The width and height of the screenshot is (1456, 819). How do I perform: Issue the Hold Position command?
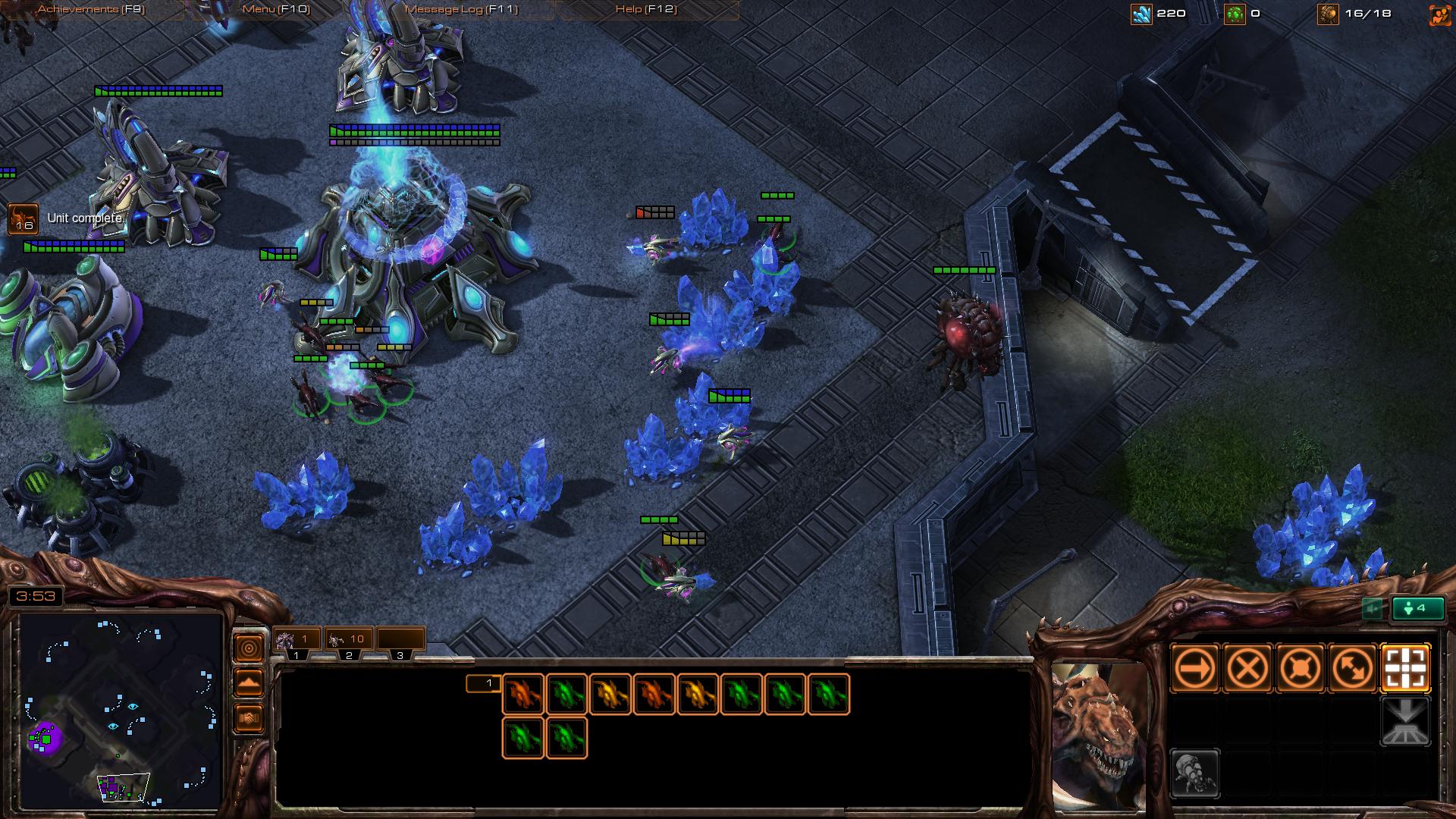[1300, 669]
